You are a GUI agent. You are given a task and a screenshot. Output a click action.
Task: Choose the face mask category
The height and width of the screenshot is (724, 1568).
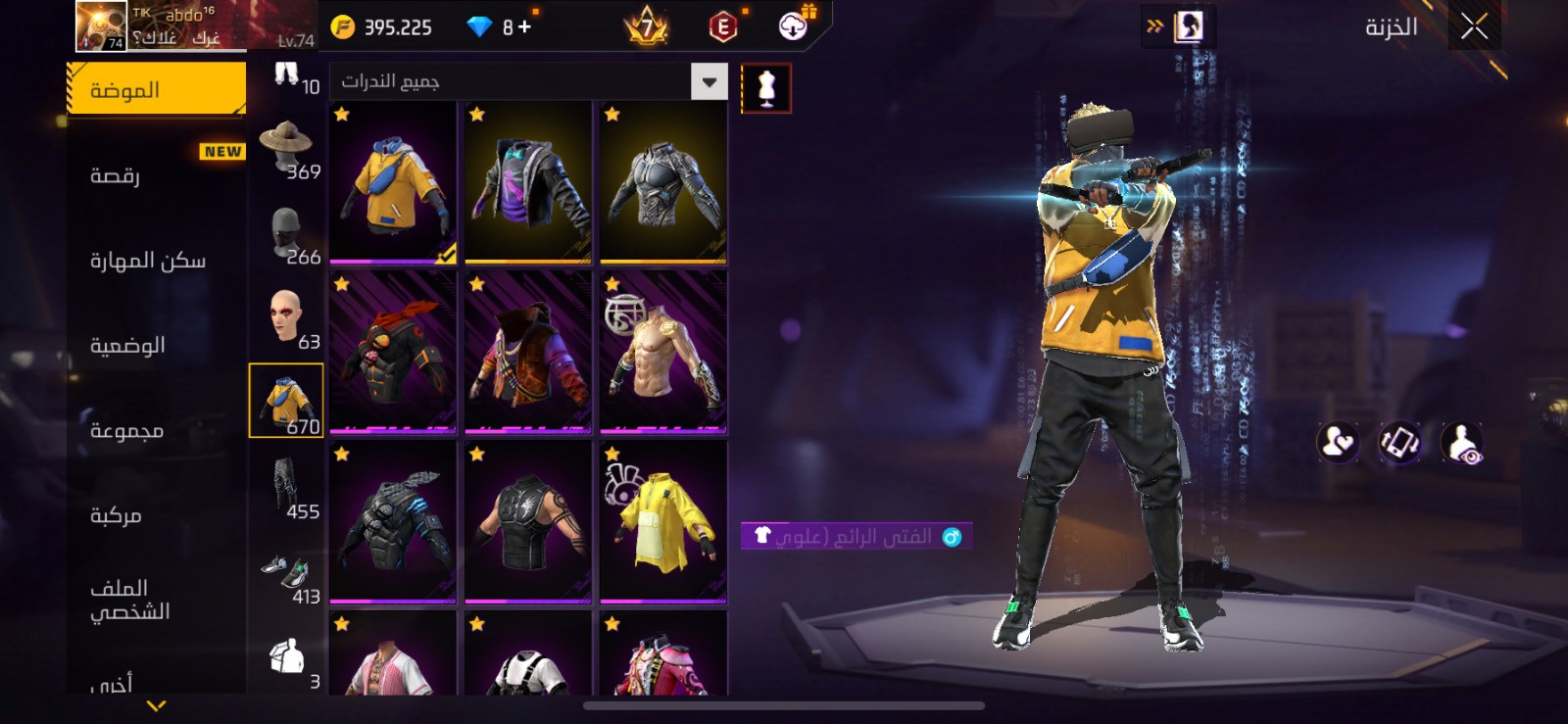click(287, 235)
